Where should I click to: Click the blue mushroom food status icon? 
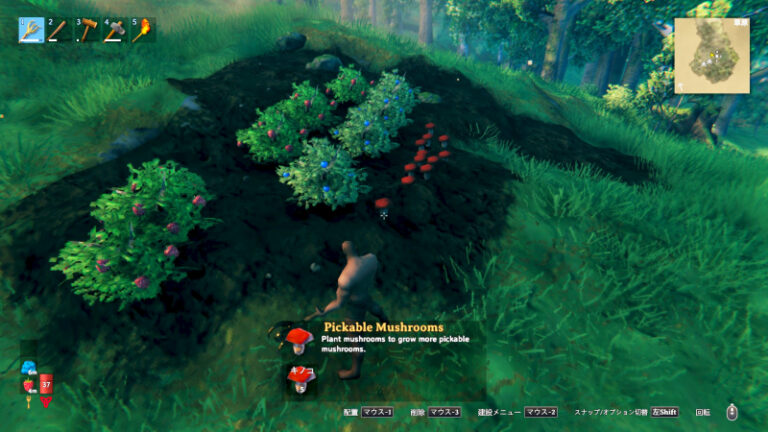tap(28, 366)
